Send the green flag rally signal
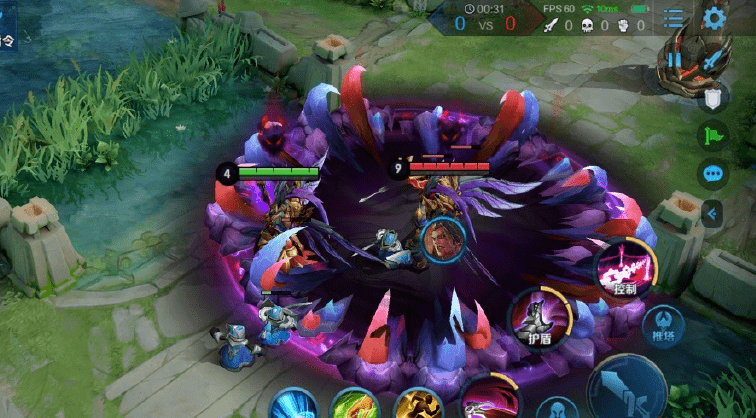This screenshot has width=756, height=418. [x=712, y=135]
